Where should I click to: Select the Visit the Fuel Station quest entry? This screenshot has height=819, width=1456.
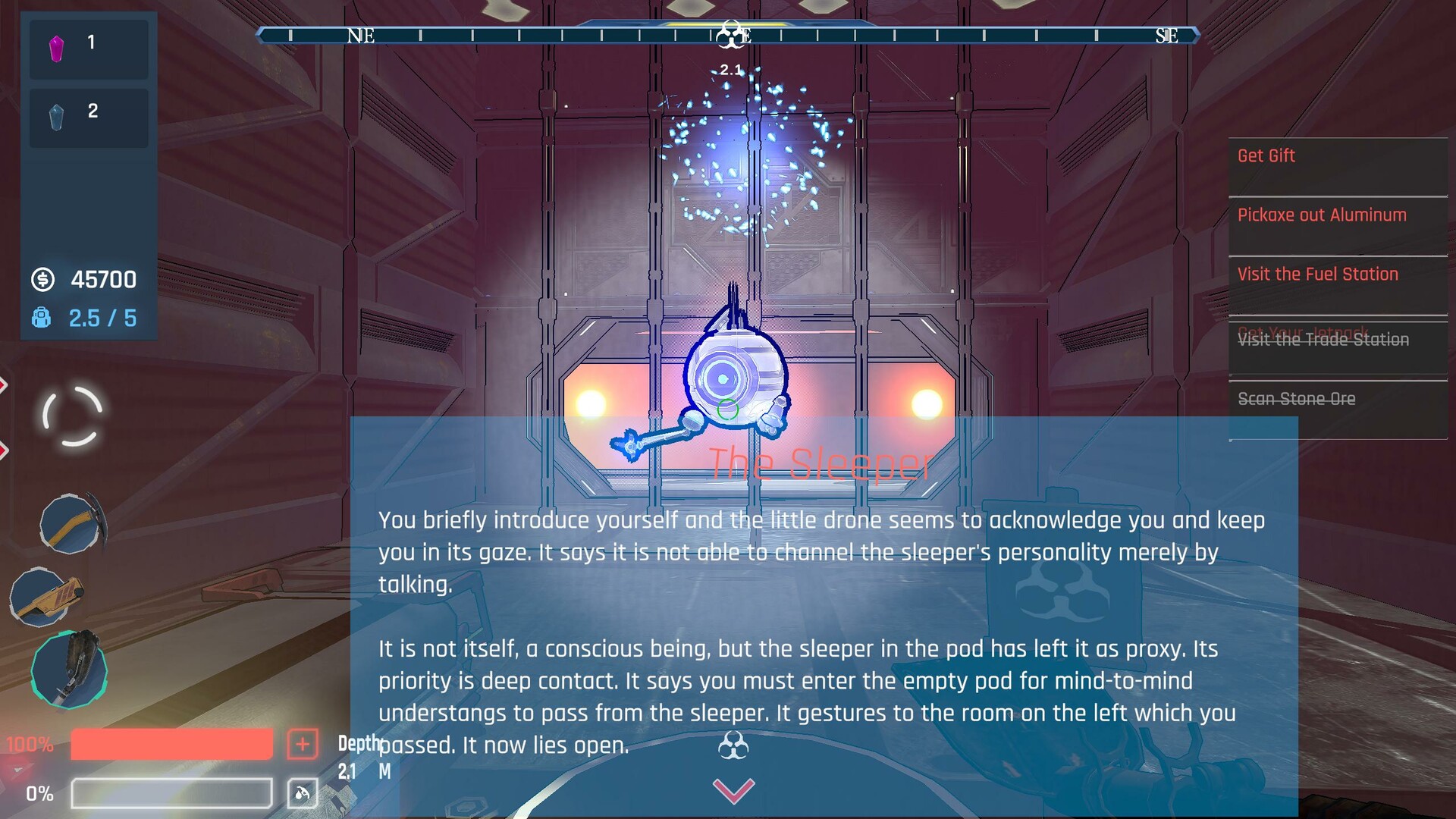[1318, 274]
